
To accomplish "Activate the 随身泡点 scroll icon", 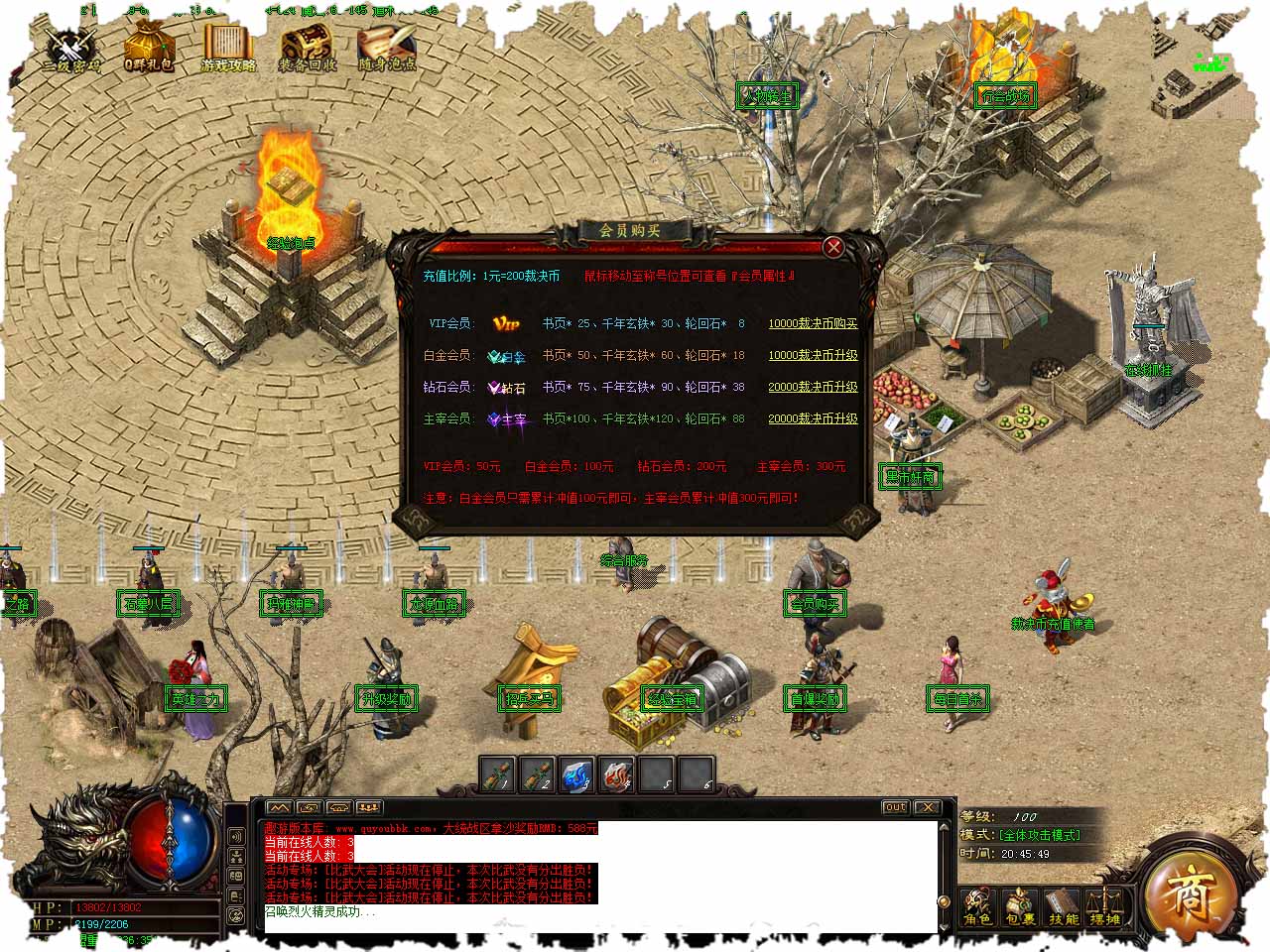I will (387, 48).
